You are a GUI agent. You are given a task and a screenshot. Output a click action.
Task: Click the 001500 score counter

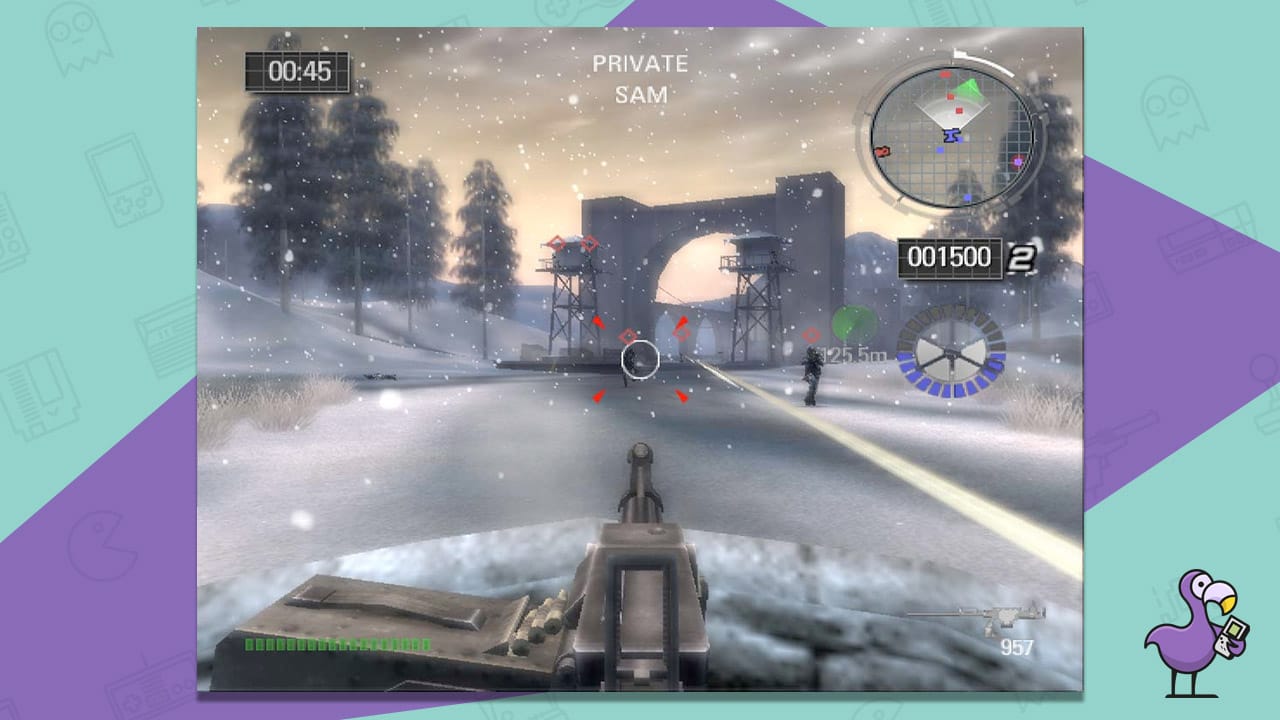pos(948,257)
